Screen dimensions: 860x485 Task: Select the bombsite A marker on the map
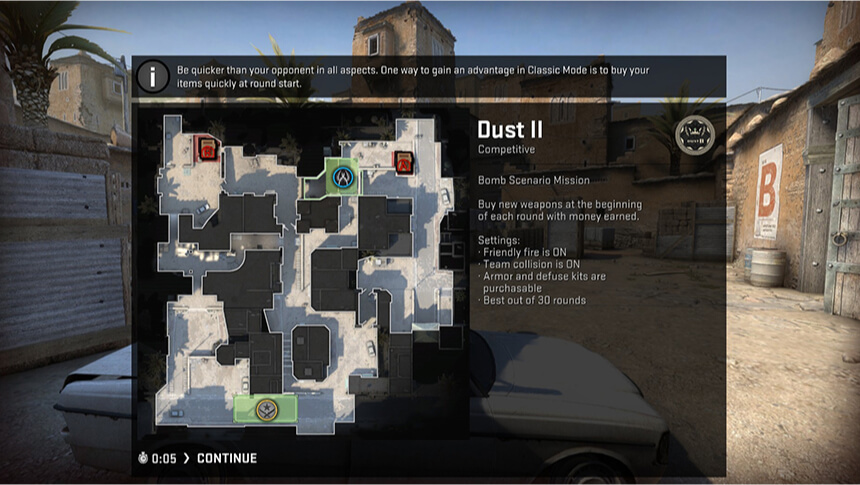[404, 162]
